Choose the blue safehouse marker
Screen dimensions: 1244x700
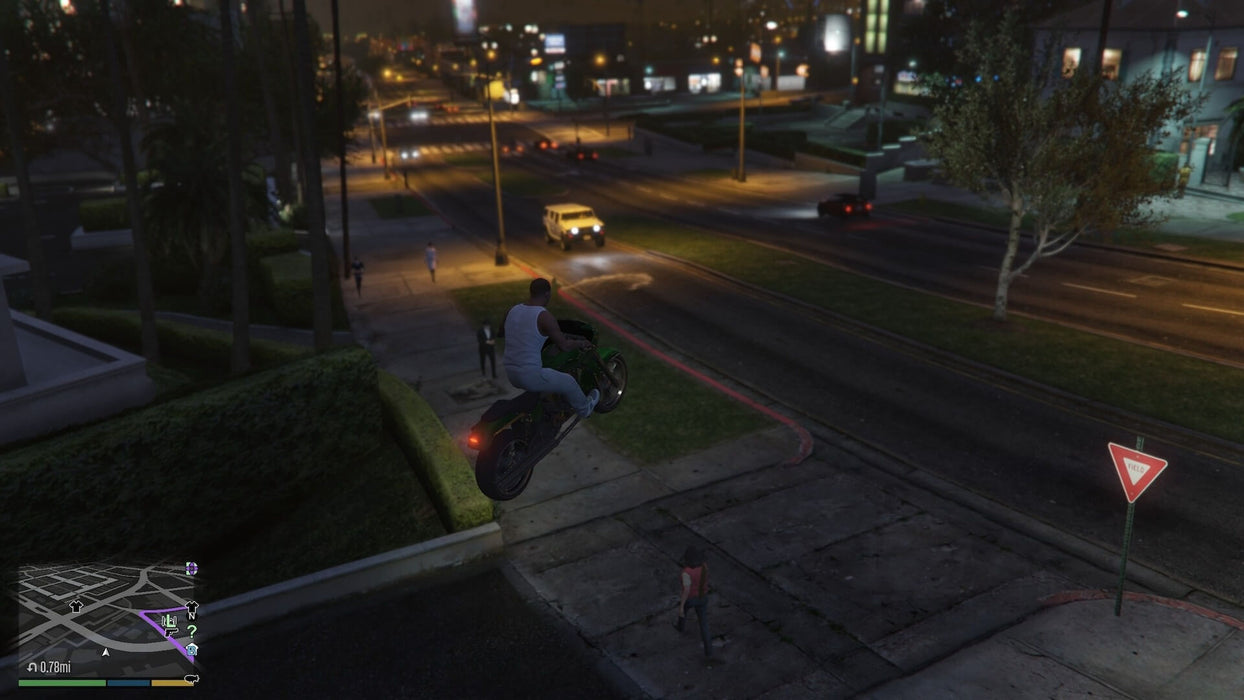coord(192,648)
